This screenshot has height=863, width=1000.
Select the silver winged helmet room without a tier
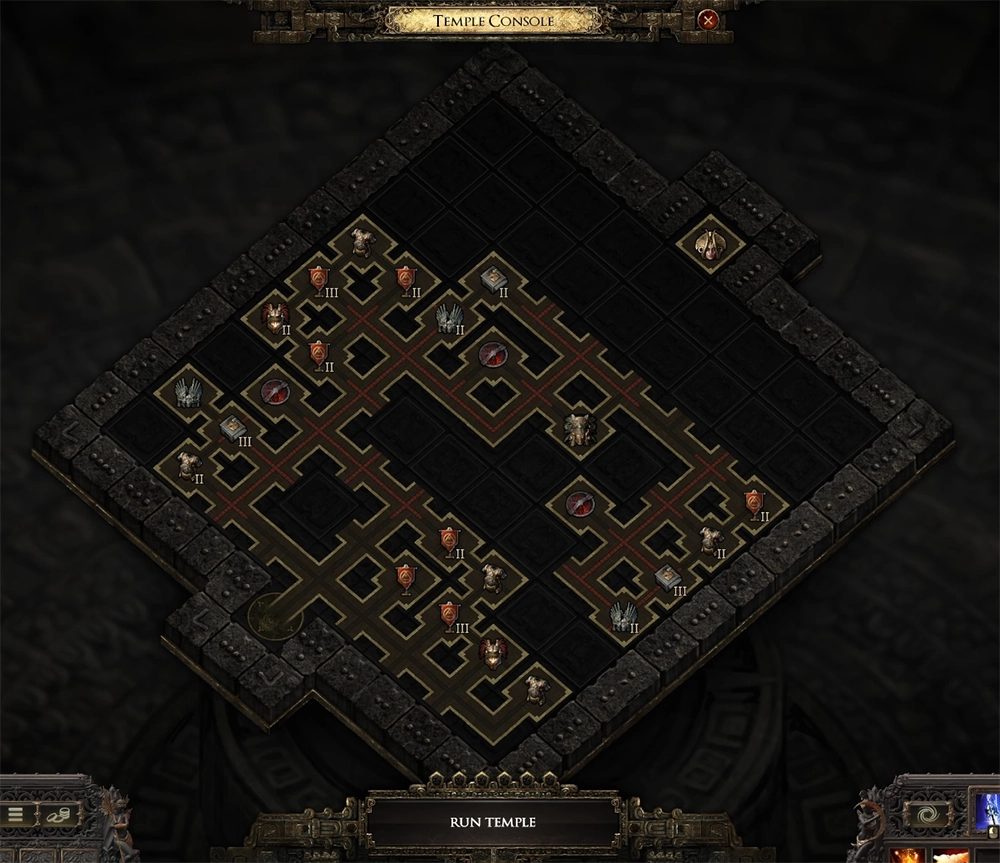pyautogui.click(x=187, y=392)
